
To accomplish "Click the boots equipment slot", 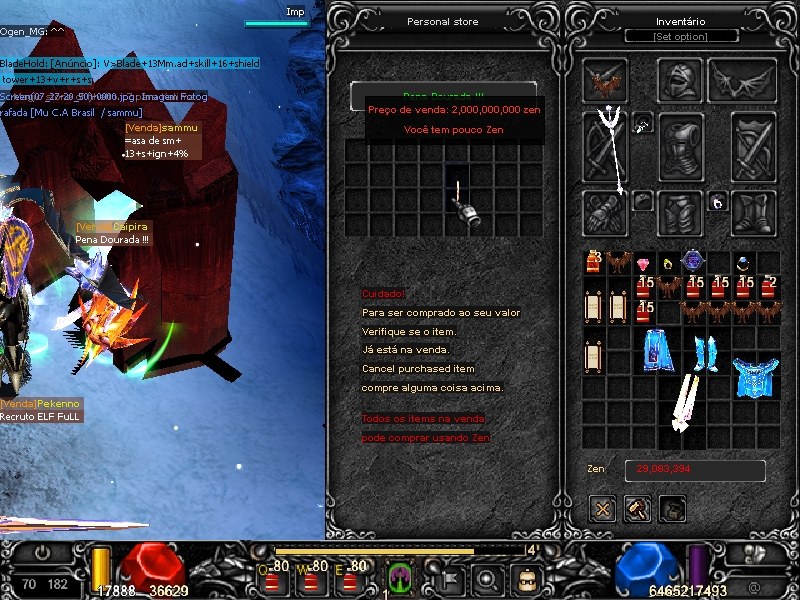I will (753, 212).
